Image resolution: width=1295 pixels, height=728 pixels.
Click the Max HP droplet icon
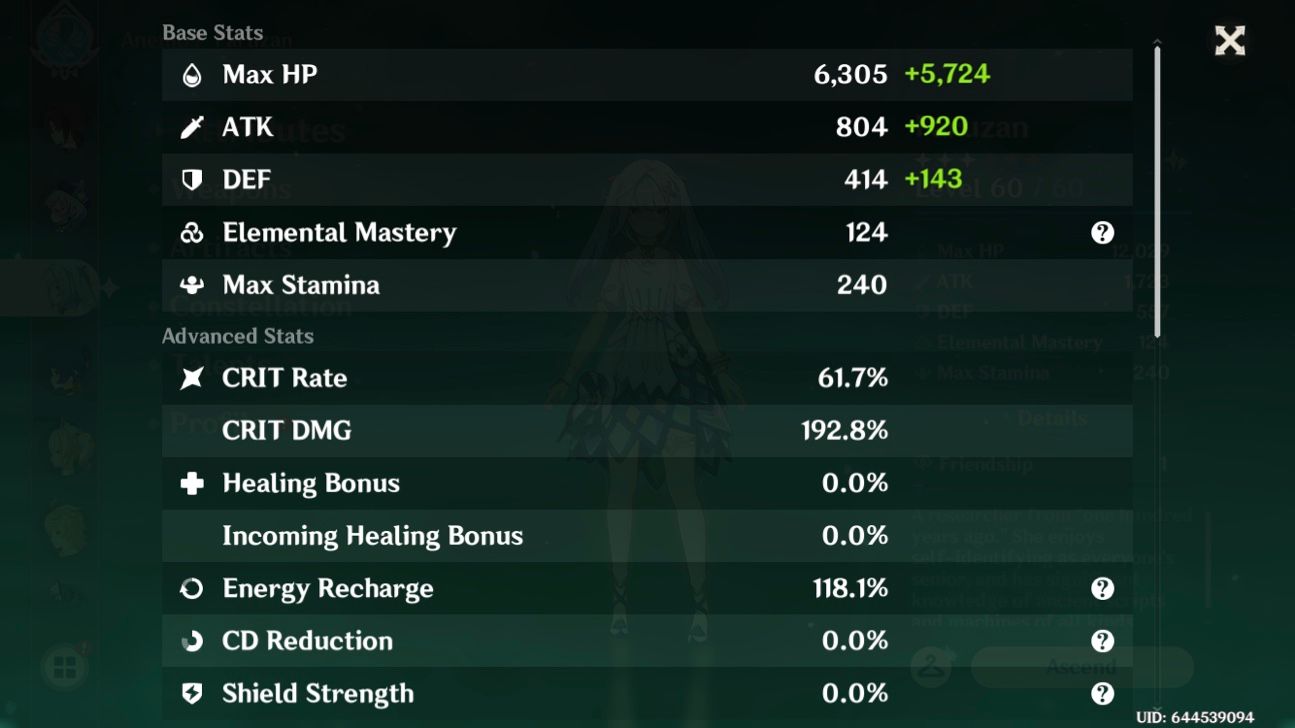point(193,73)
